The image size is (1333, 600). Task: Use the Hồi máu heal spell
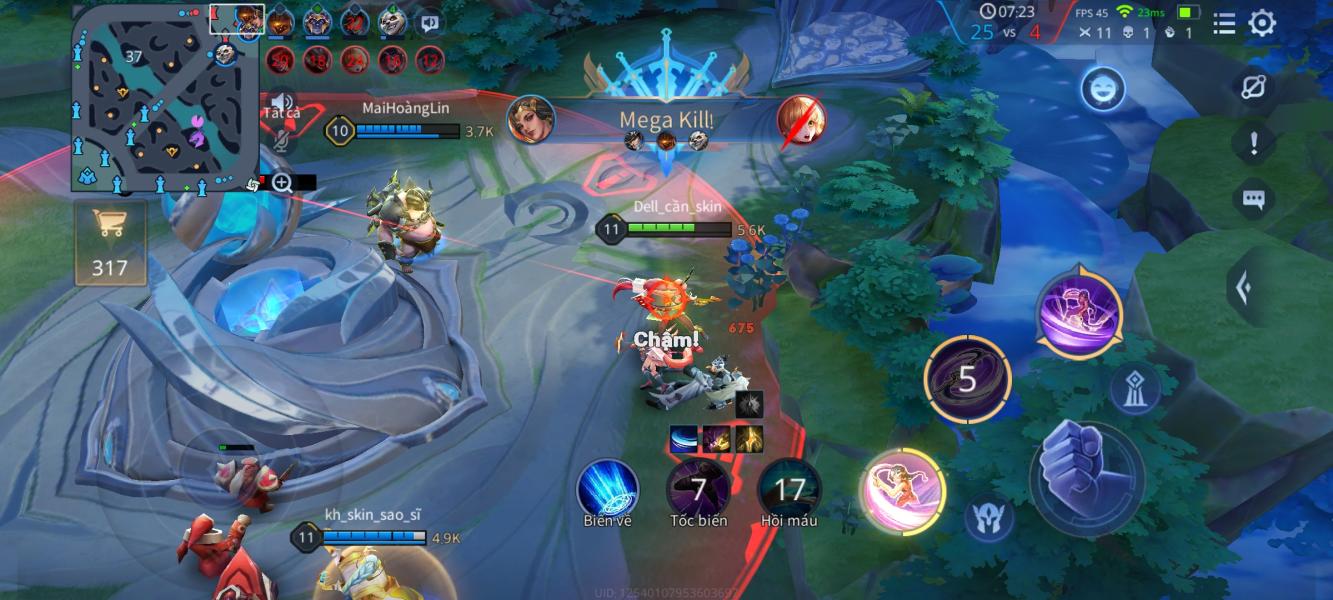pyautogui.click(x=789, y=489)
